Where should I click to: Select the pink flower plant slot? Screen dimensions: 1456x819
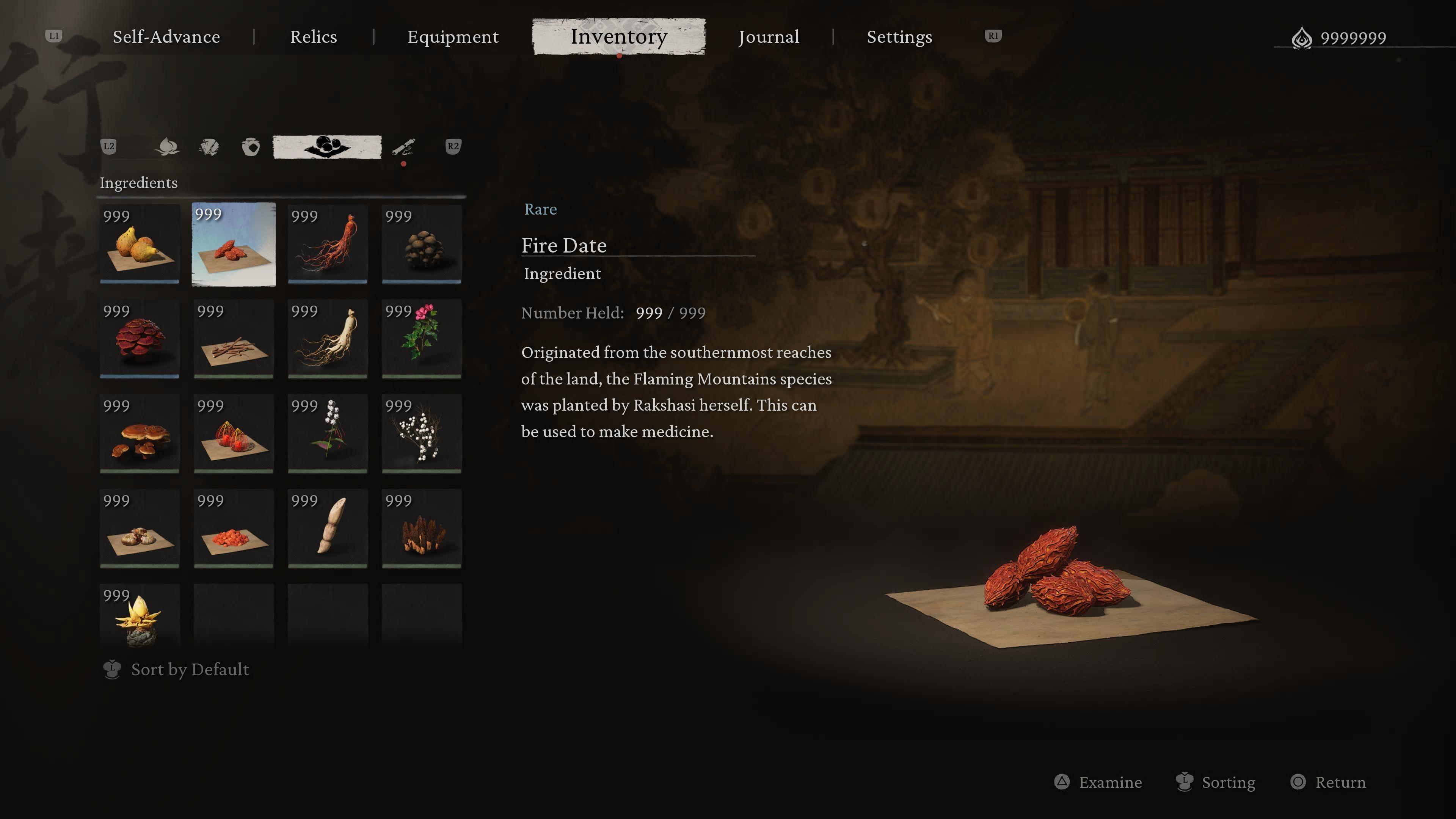pyautogui.click(x=422, y=339)
